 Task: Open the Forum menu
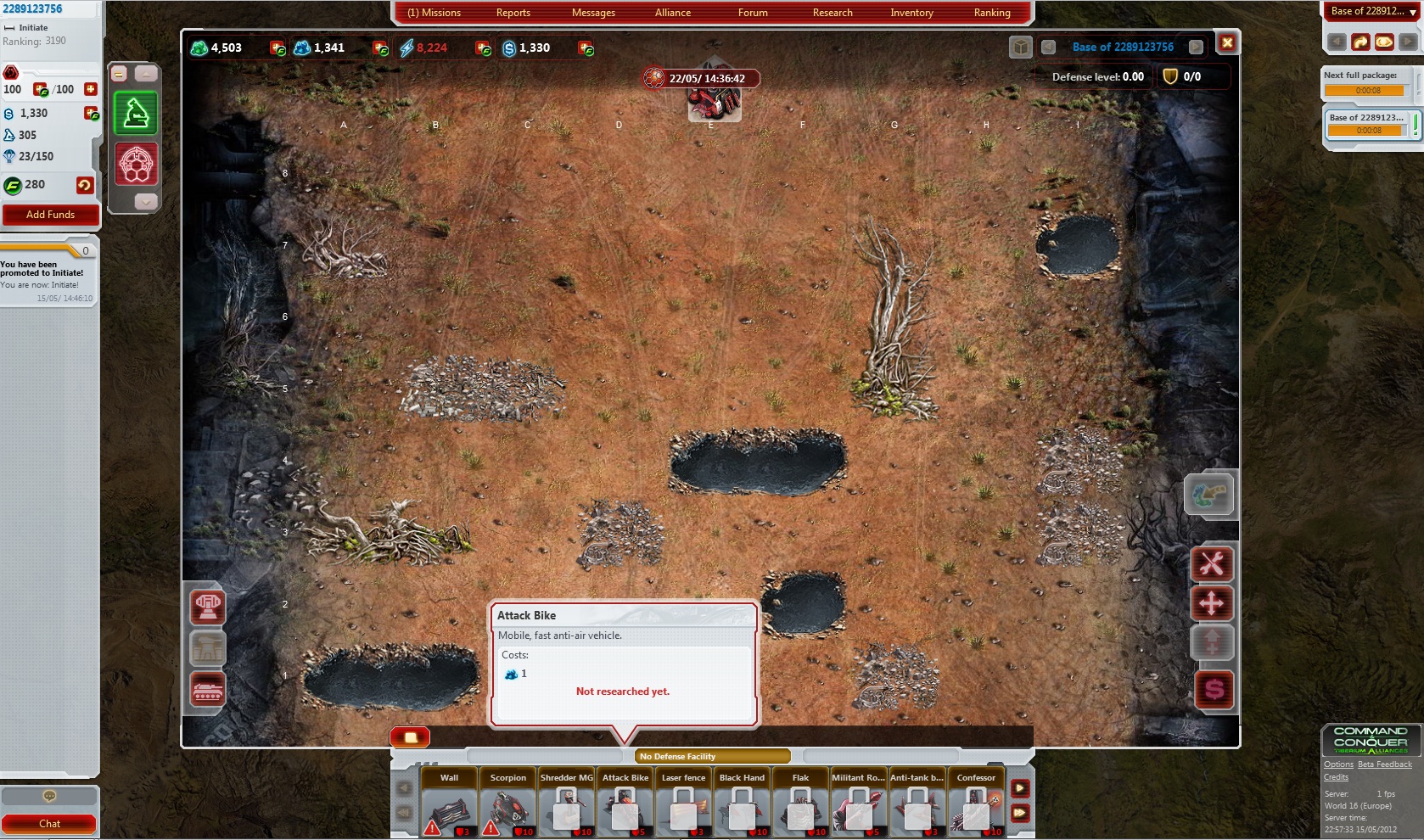752,13
